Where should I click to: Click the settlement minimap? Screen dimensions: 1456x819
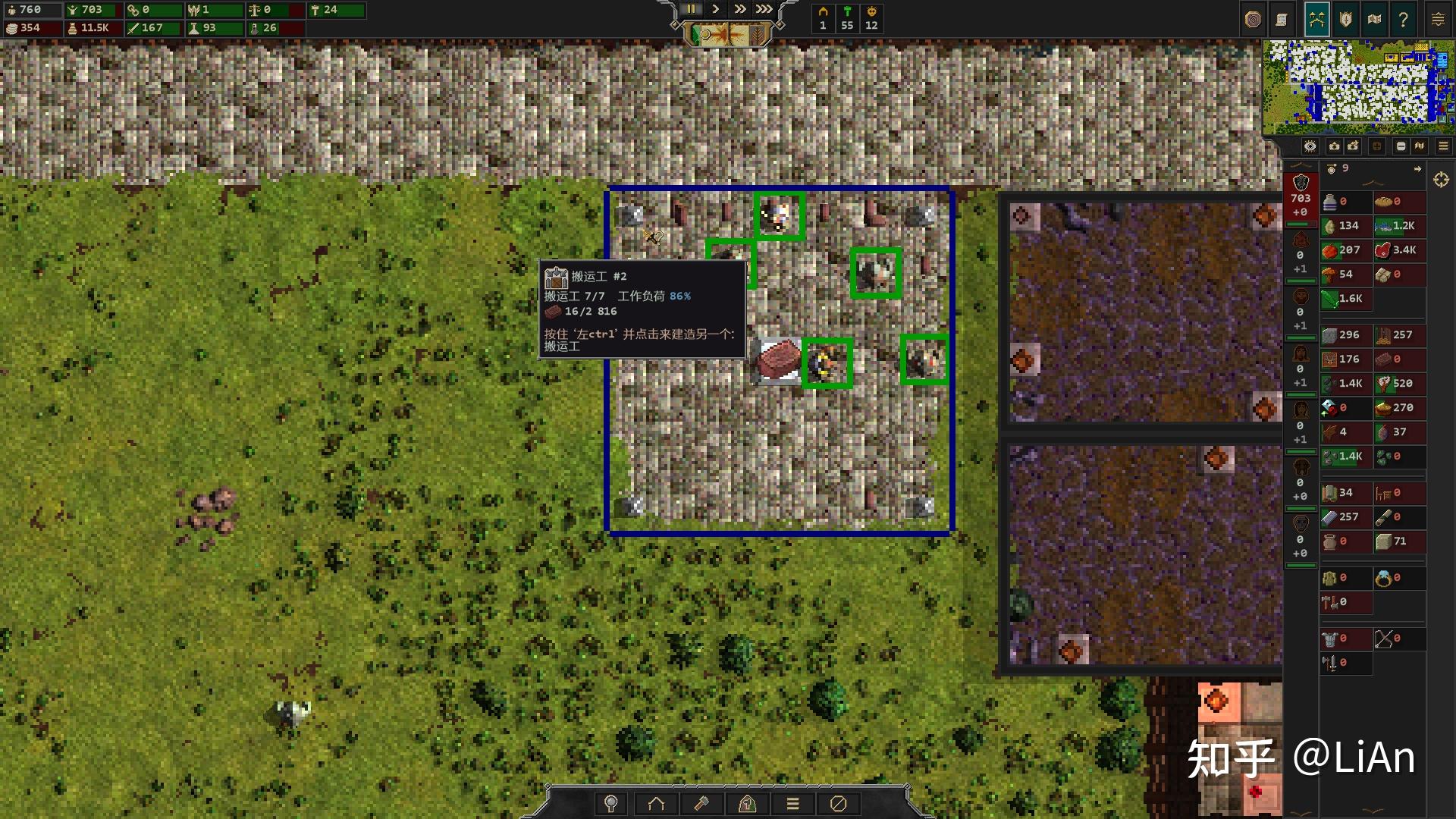pyautogui.click(x=1357, y=82)
